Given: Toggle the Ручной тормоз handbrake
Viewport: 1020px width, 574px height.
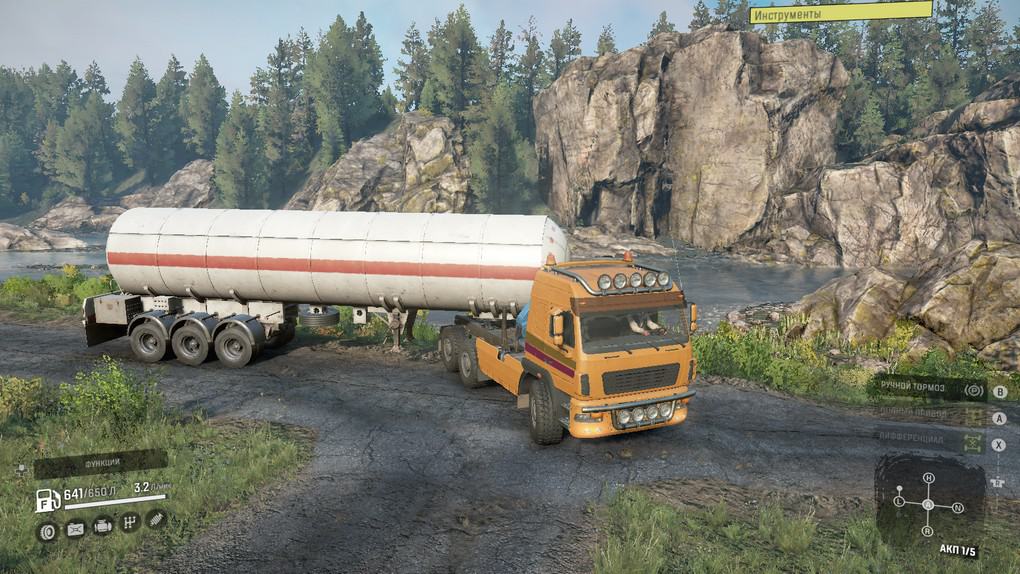Looking at the screenshot, I should [928, 389].
